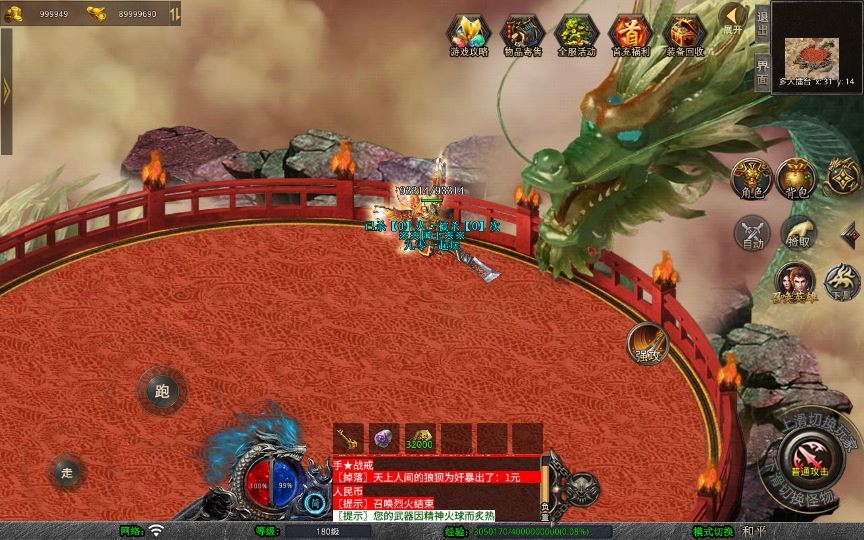Tap the 拾取 pickup hand button
The width and height of the screenshot is (864, 540).
798,232
